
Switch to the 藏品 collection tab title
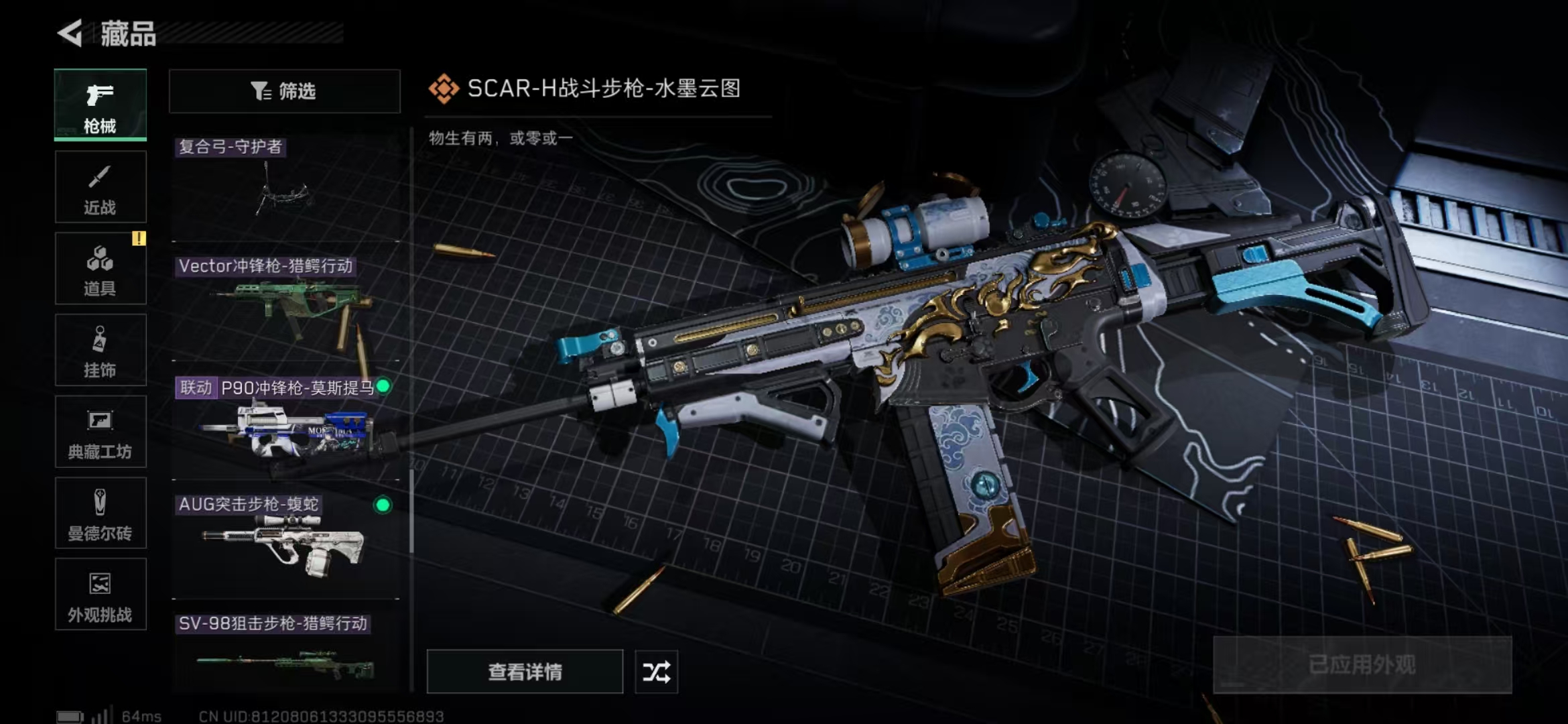129,34
